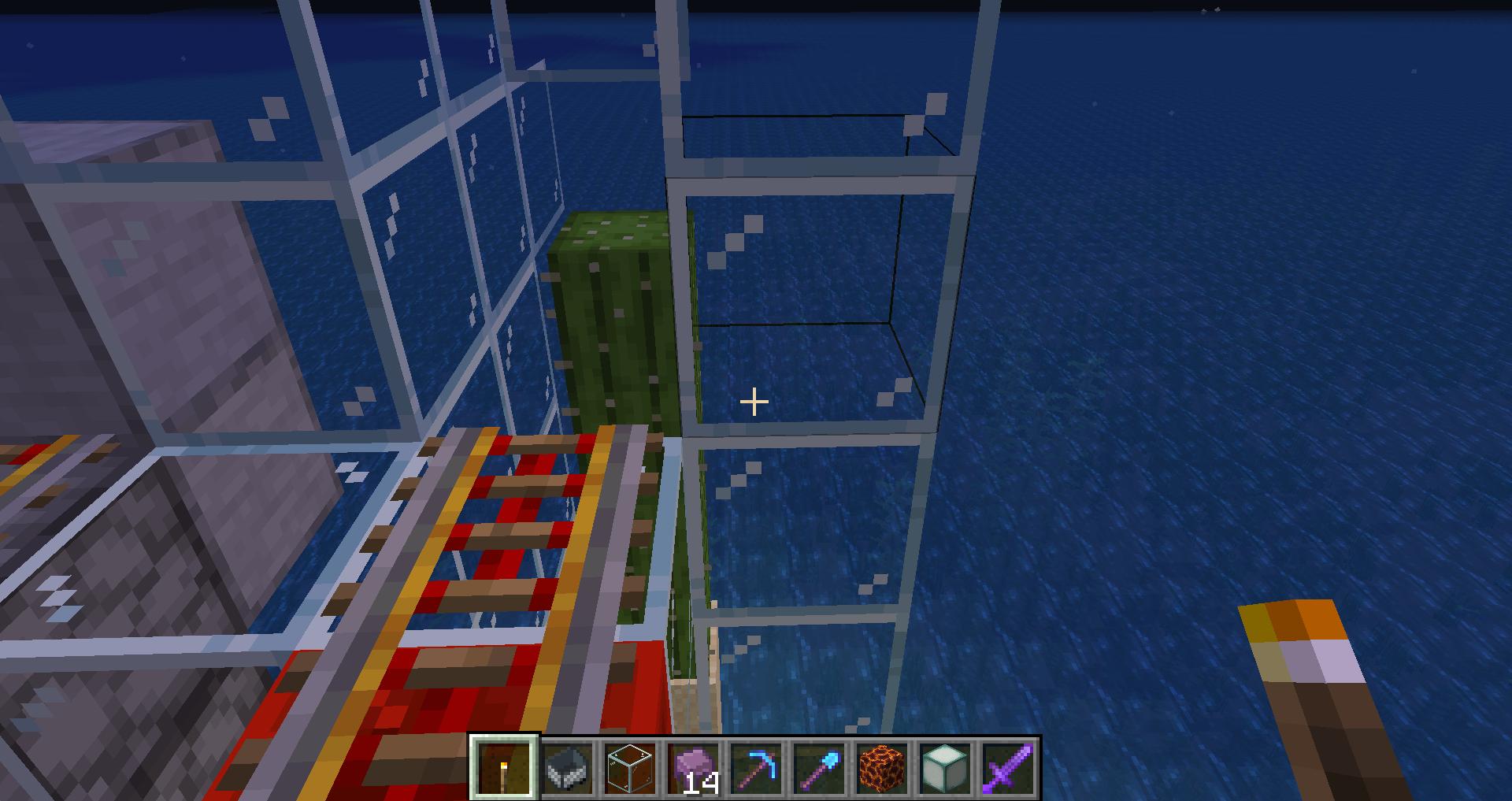1512x801 pixels.
Task: Choose the pale white block slot
Action: [946, 768]
